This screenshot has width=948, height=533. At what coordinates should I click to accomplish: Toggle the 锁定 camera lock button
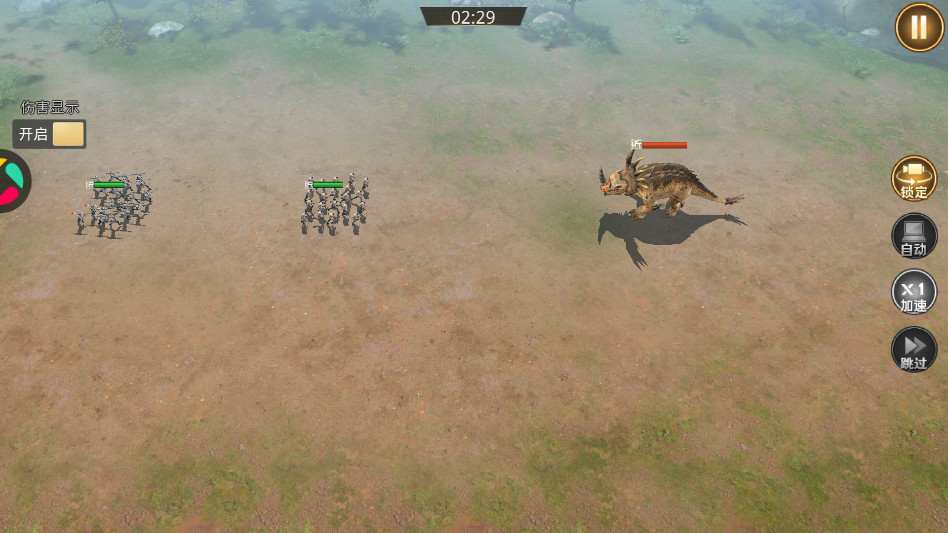(913, 178)
